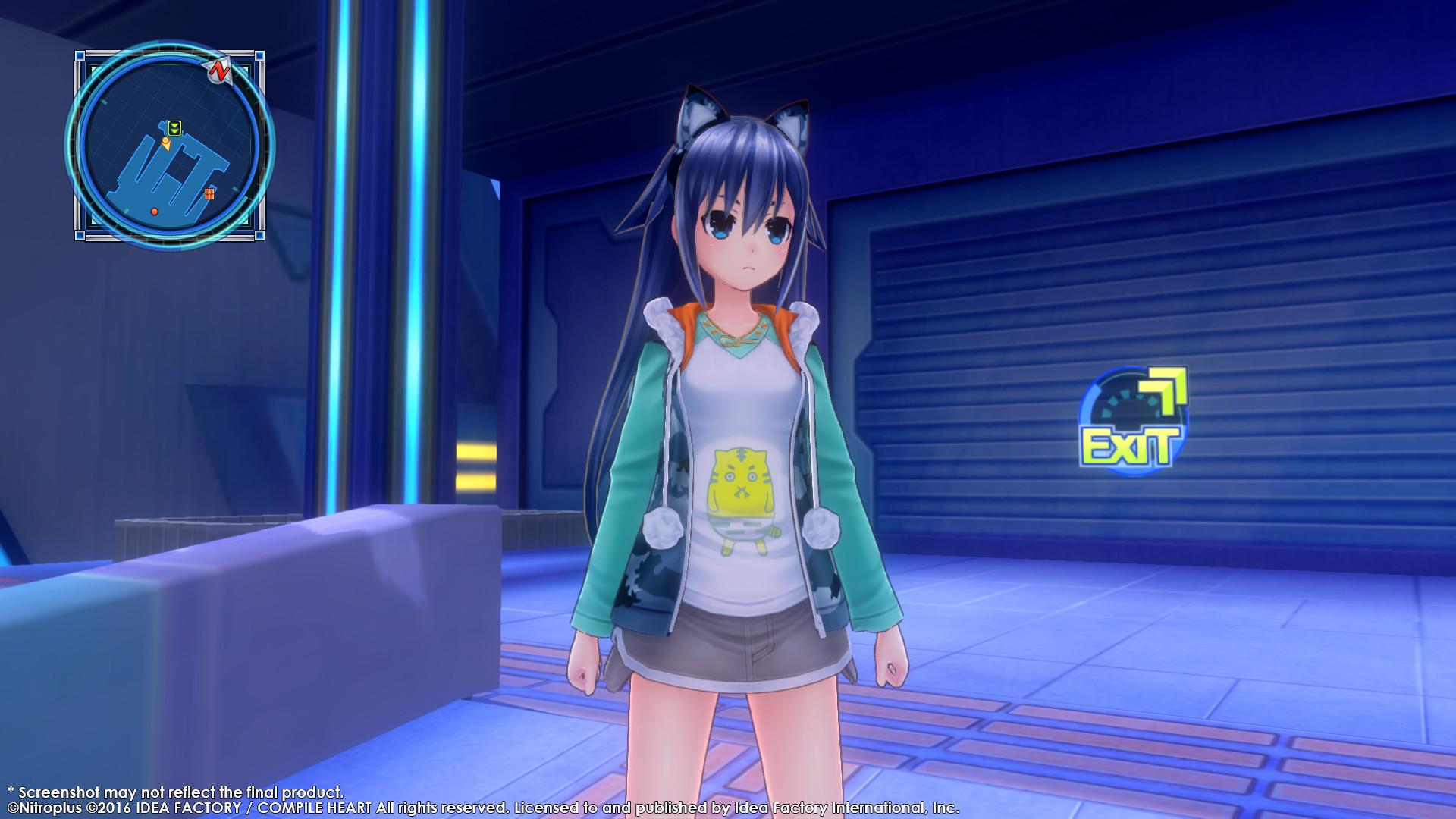
Task: Click the orange treasure chest icon on minimap
Action: click(x=209, y=193)
